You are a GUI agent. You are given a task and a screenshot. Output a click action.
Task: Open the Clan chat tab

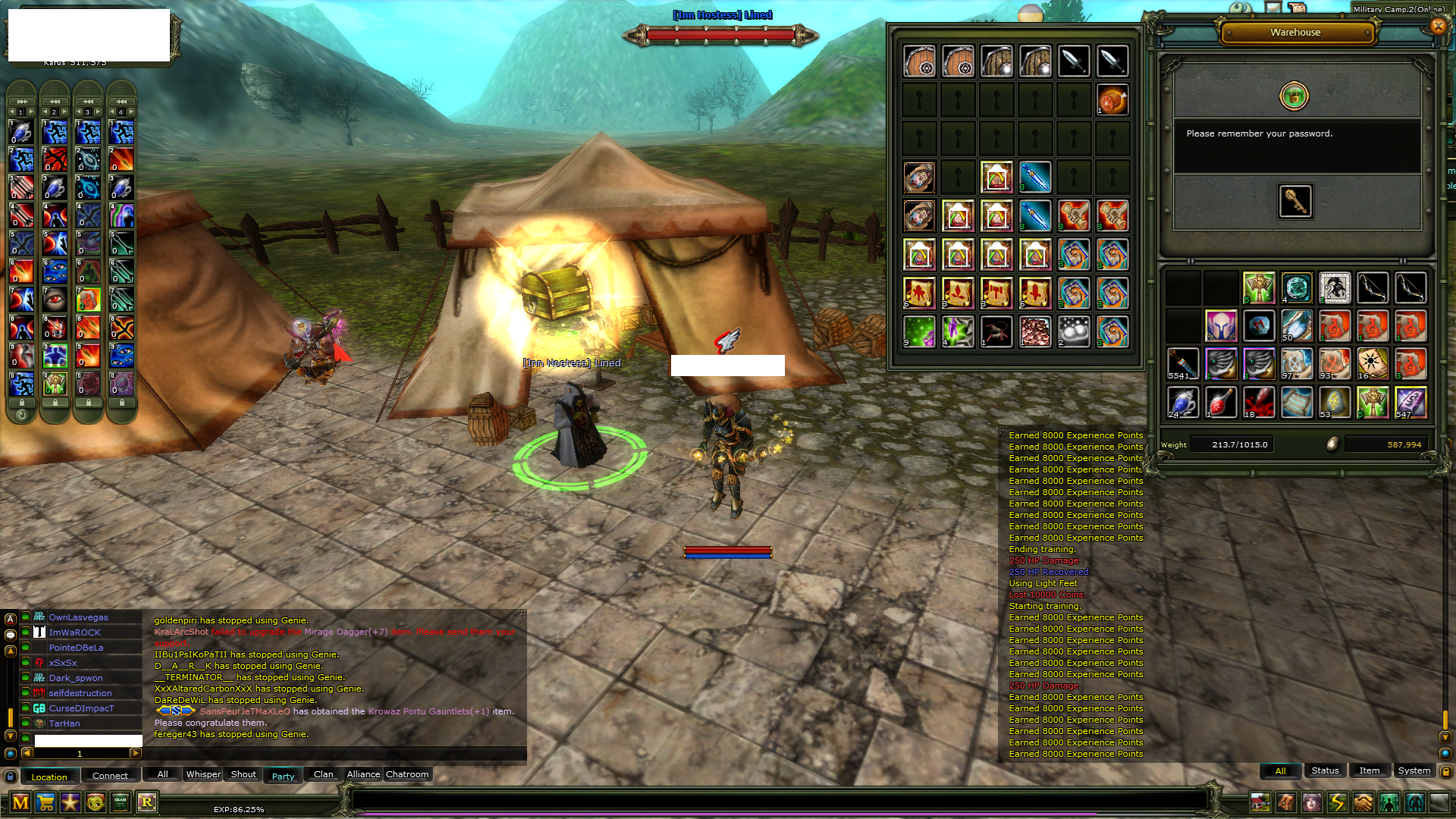pos(323,774)
